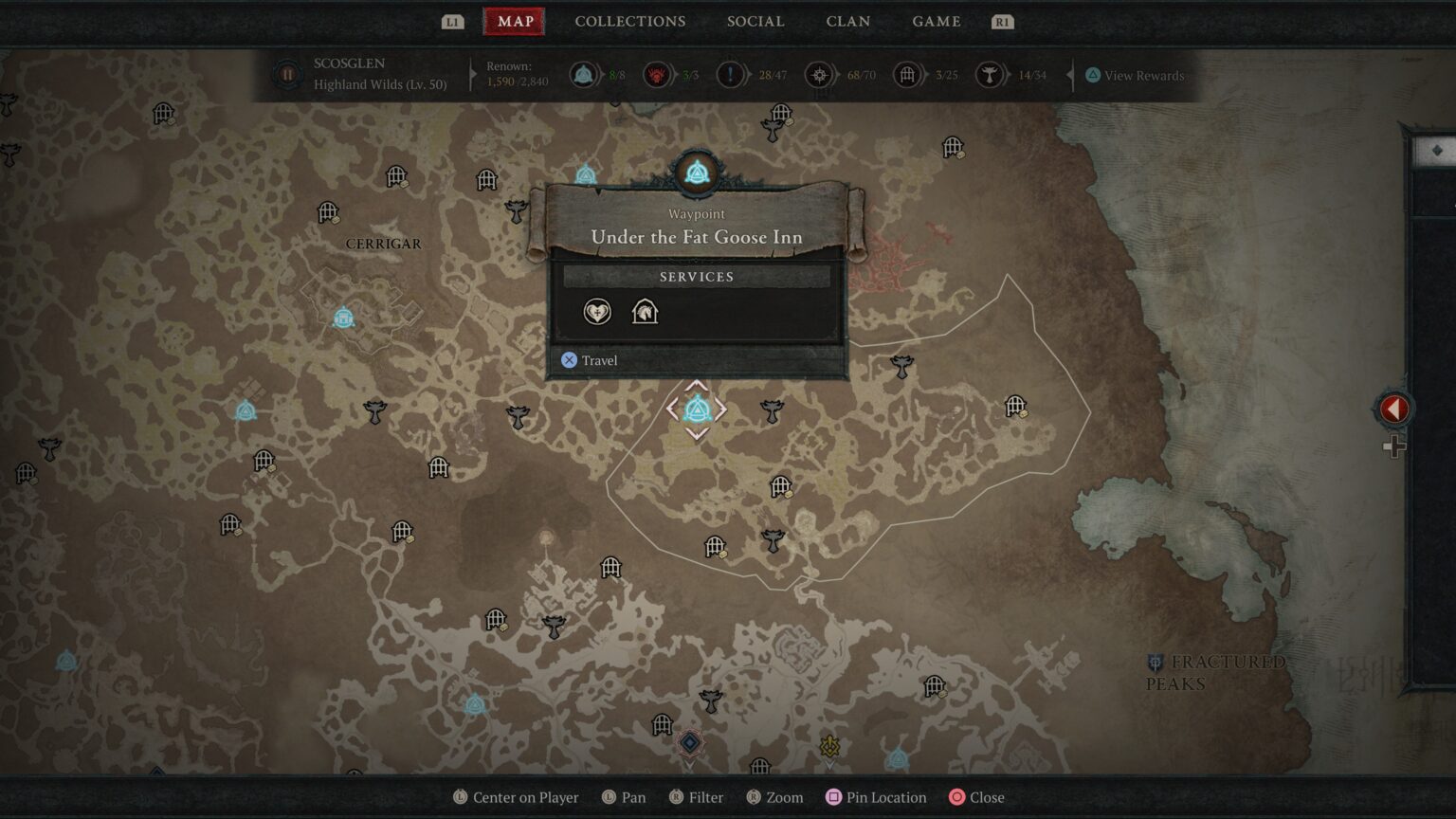Click the Dungeons icon showing 3/25
1456x819 pixels.
[906, 75]
